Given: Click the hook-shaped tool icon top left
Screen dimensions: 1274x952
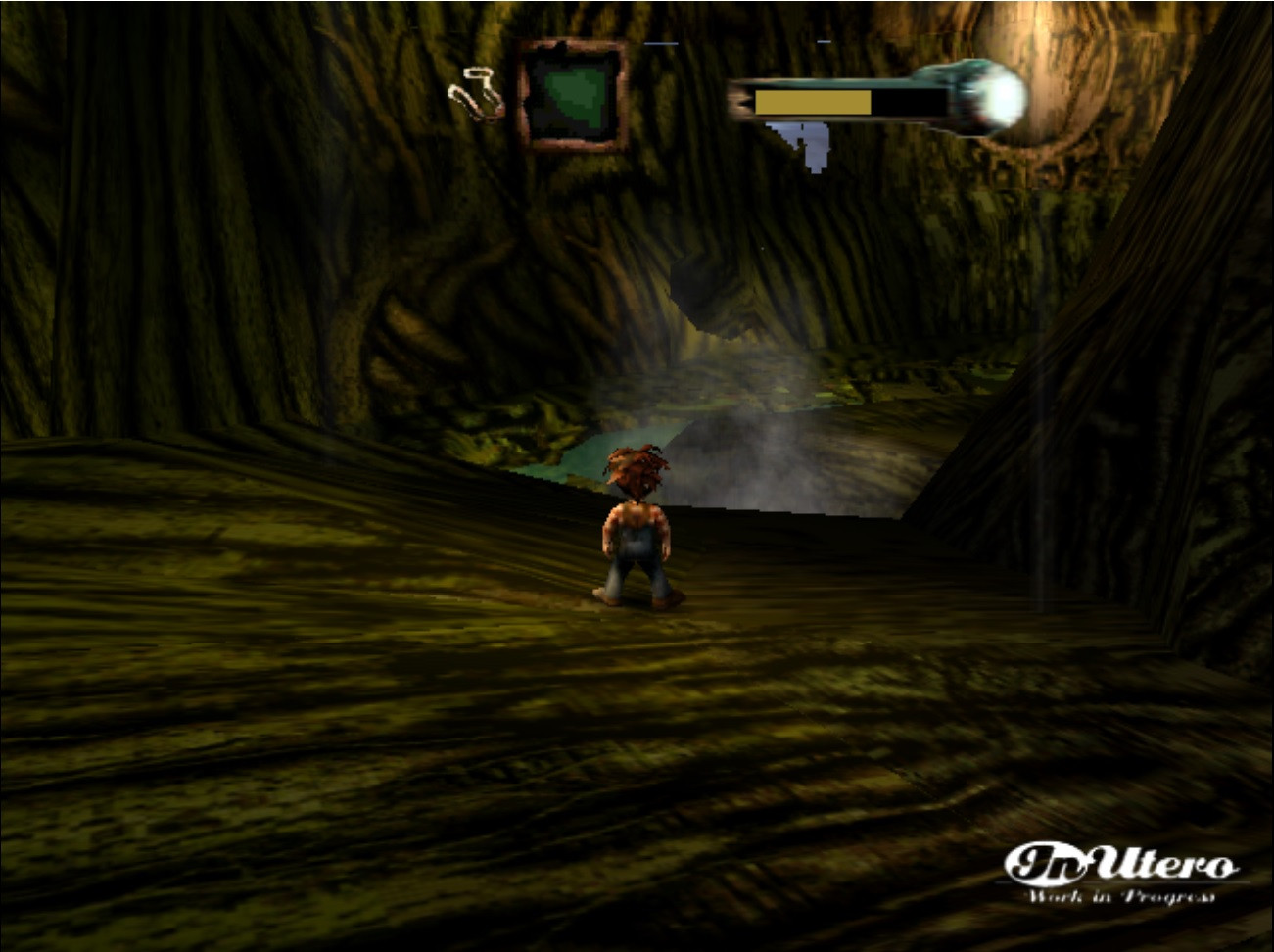Looking at the screenshot, I should point(477,88).
